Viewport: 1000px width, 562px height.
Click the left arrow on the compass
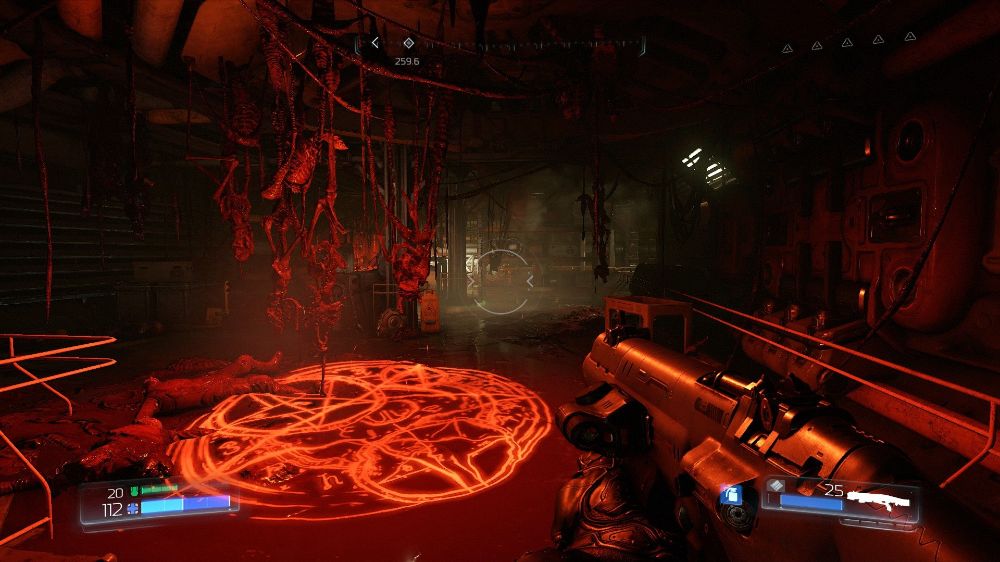(375, 43)
